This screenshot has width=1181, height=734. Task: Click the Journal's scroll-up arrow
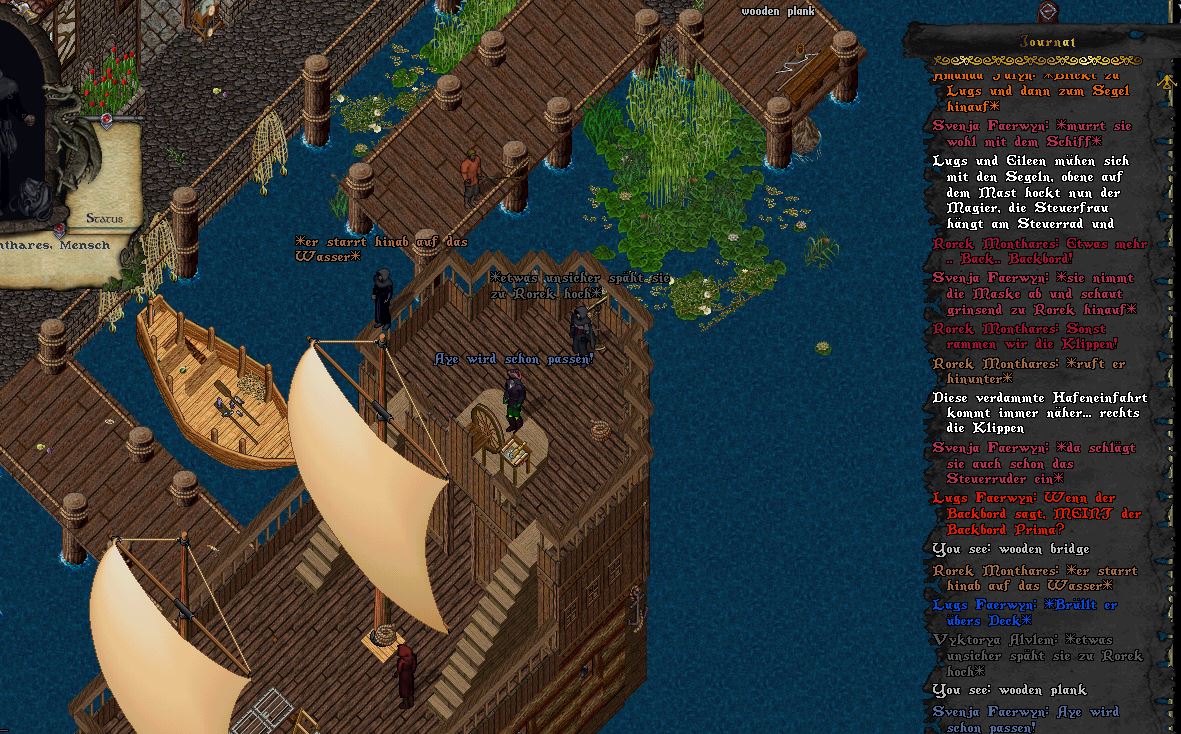click(1165, 84)
